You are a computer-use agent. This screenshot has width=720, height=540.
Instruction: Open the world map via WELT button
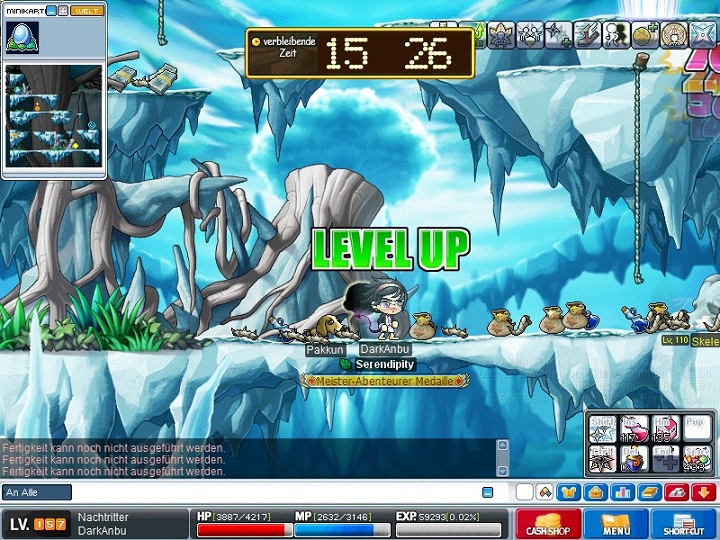pyautogui.click(x=88, y=10)
